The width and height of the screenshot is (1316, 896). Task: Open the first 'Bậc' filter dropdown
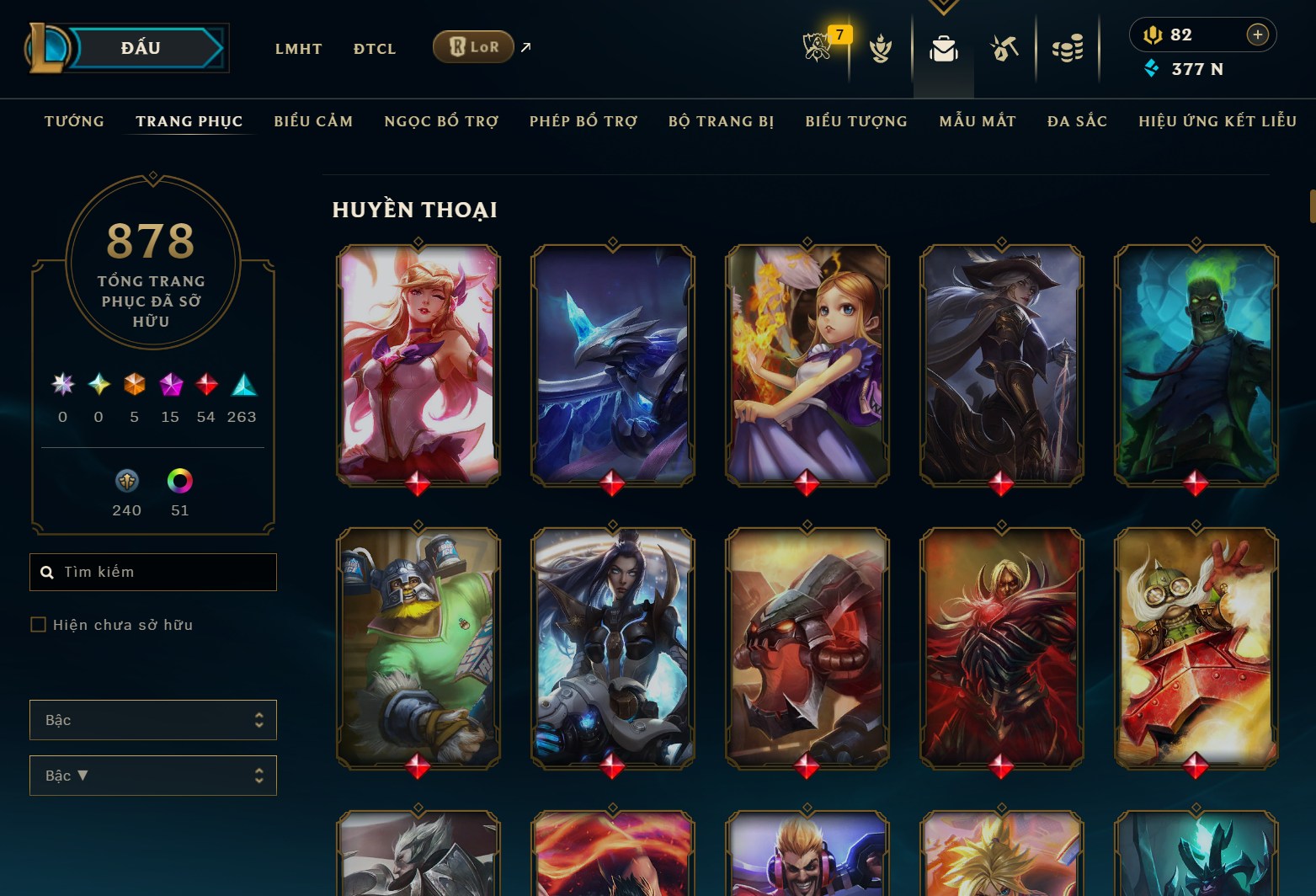point(152,720)
